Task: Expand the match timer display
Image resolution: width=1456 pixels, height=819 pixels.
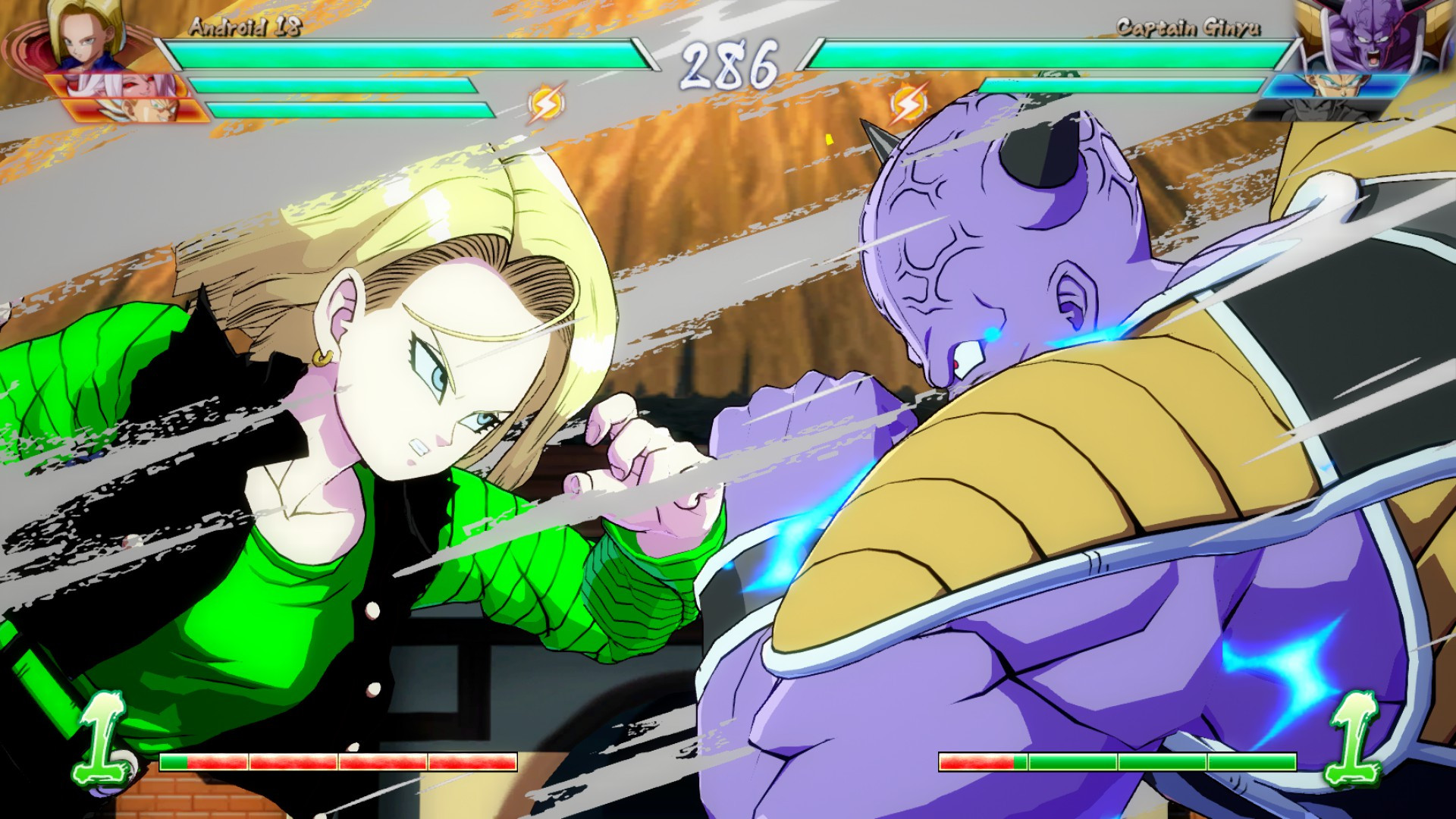Action: [x=728, y=64]
